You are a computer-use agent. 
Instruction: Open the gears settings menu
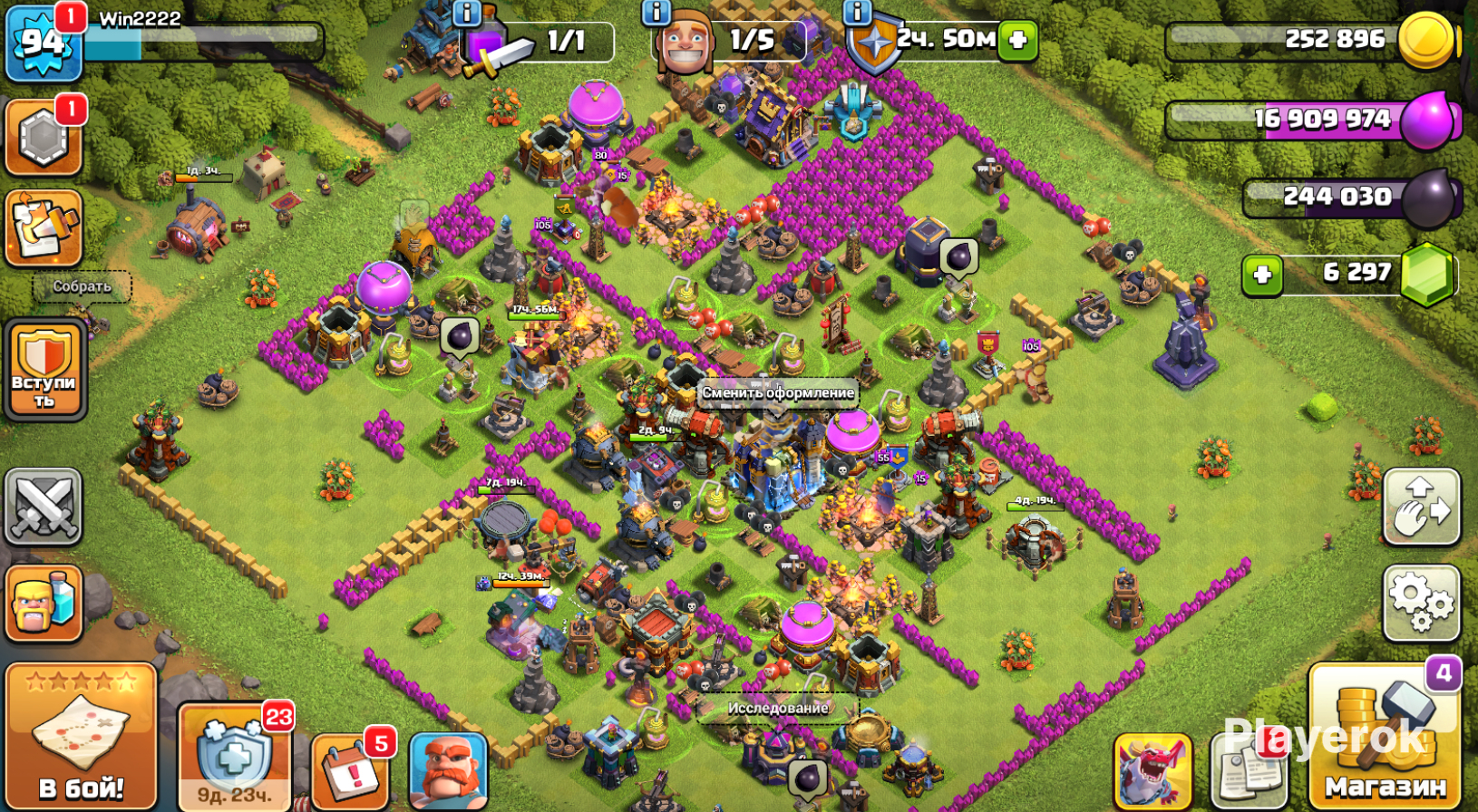(1421, 602)
